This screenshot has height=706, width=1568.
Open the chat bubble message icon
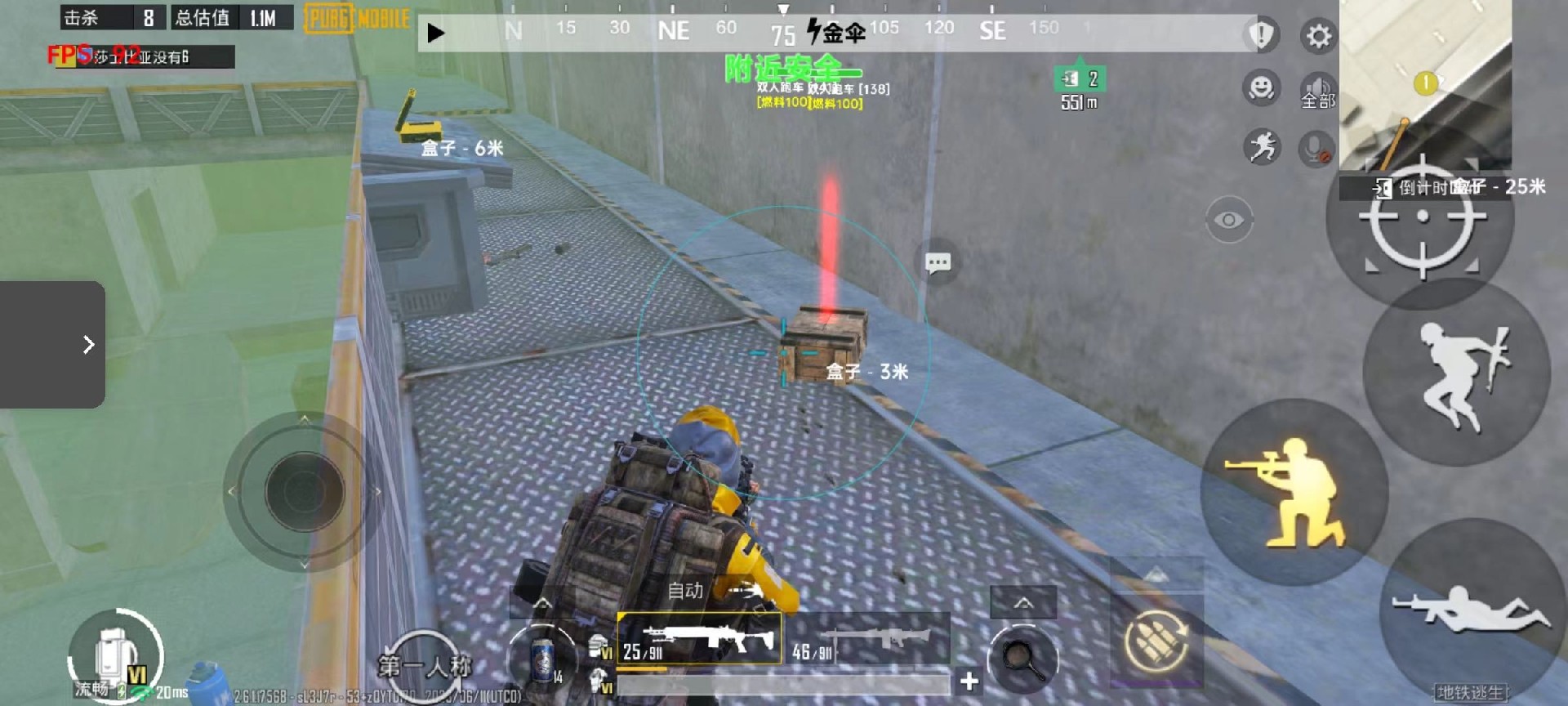tap(936, 262)
